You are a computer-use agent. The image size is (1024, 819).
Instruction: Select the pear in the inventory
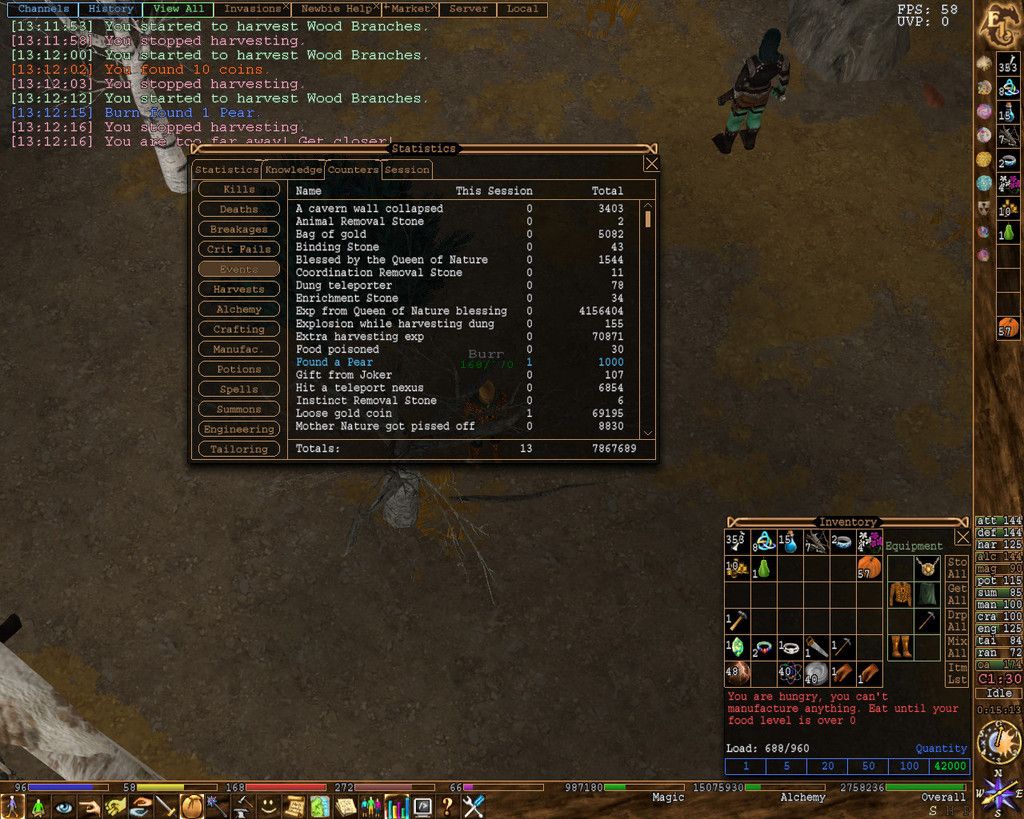click(x=763, y=568)
